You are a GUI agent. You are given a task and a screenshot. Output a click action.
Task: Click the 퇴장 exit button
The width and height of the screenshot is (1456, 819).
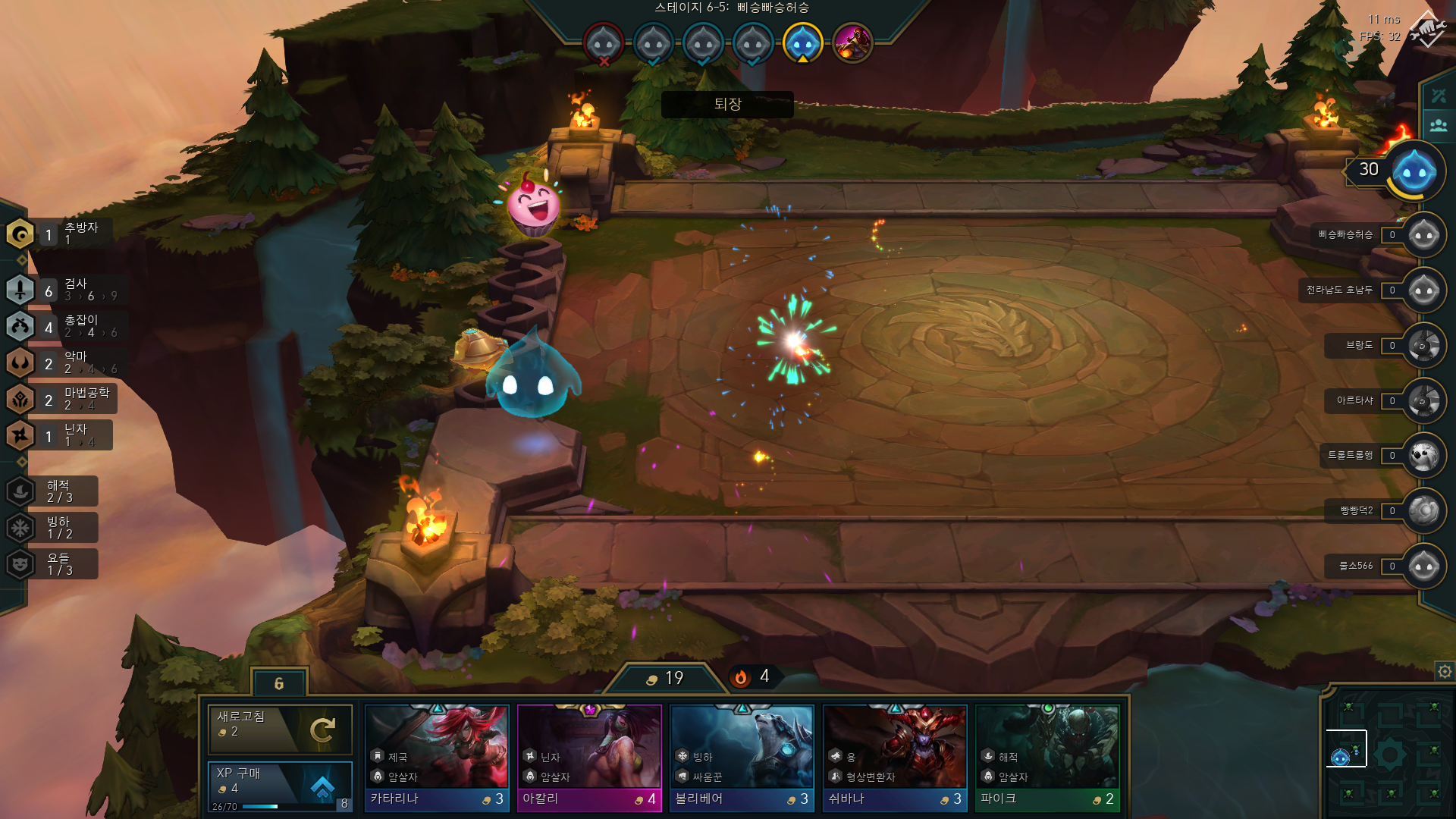click(x=727, y=105)
